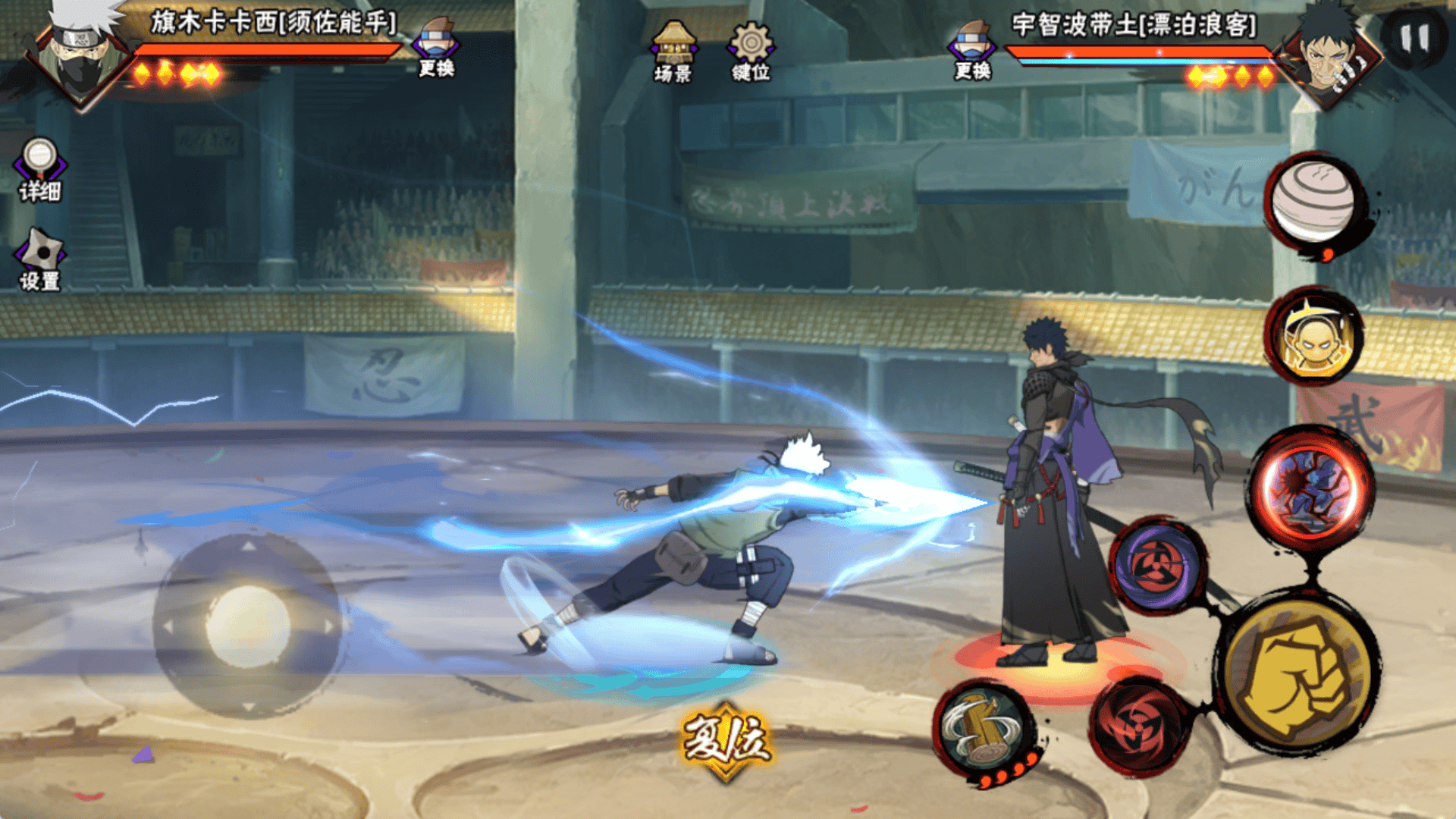1456x819 pixels.
Task: Activate the purple Sharingan skill
Action: click(x=1158, y=565)
